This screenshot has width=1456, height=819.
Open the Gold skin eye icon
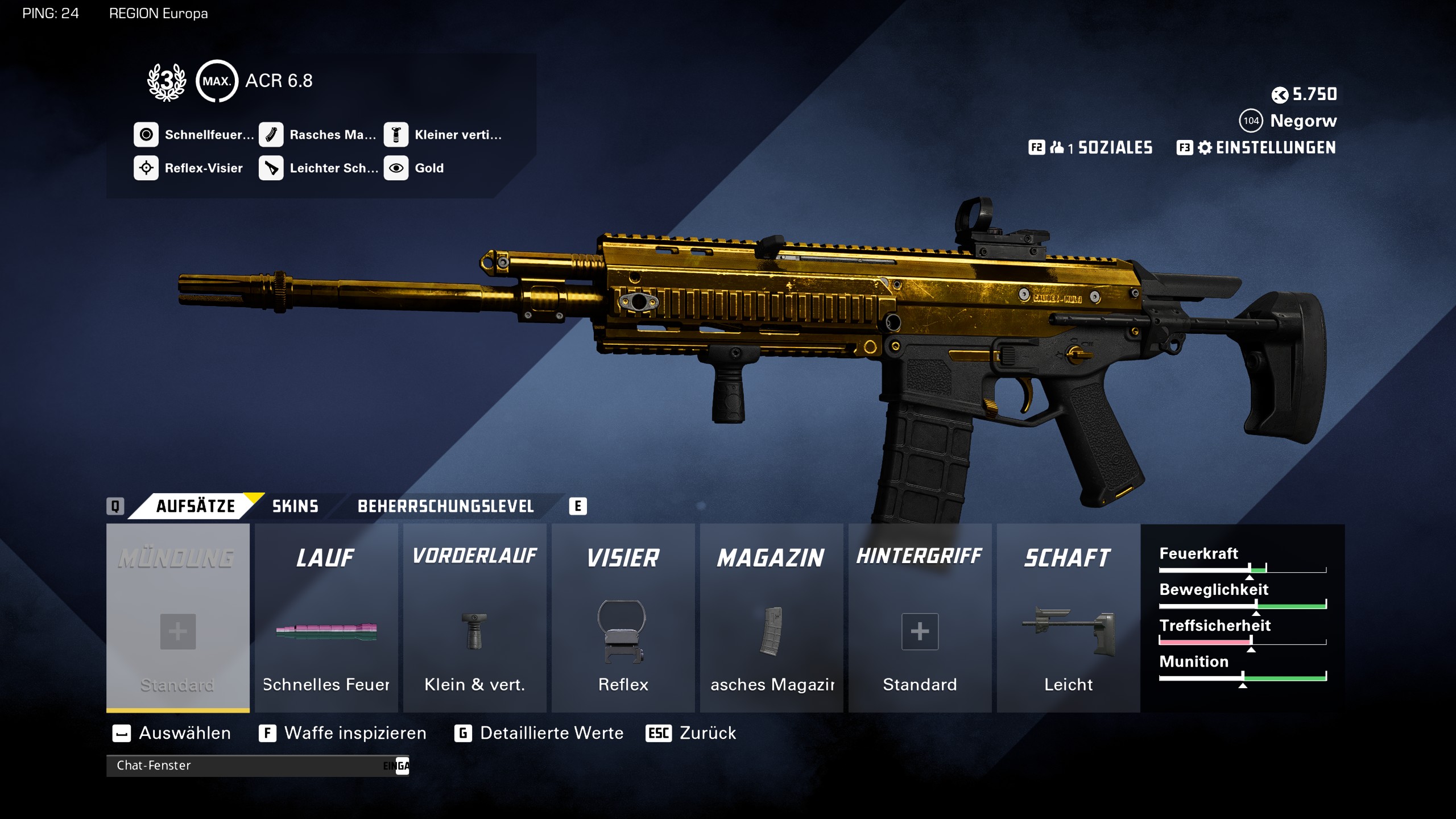pos(396,168)
